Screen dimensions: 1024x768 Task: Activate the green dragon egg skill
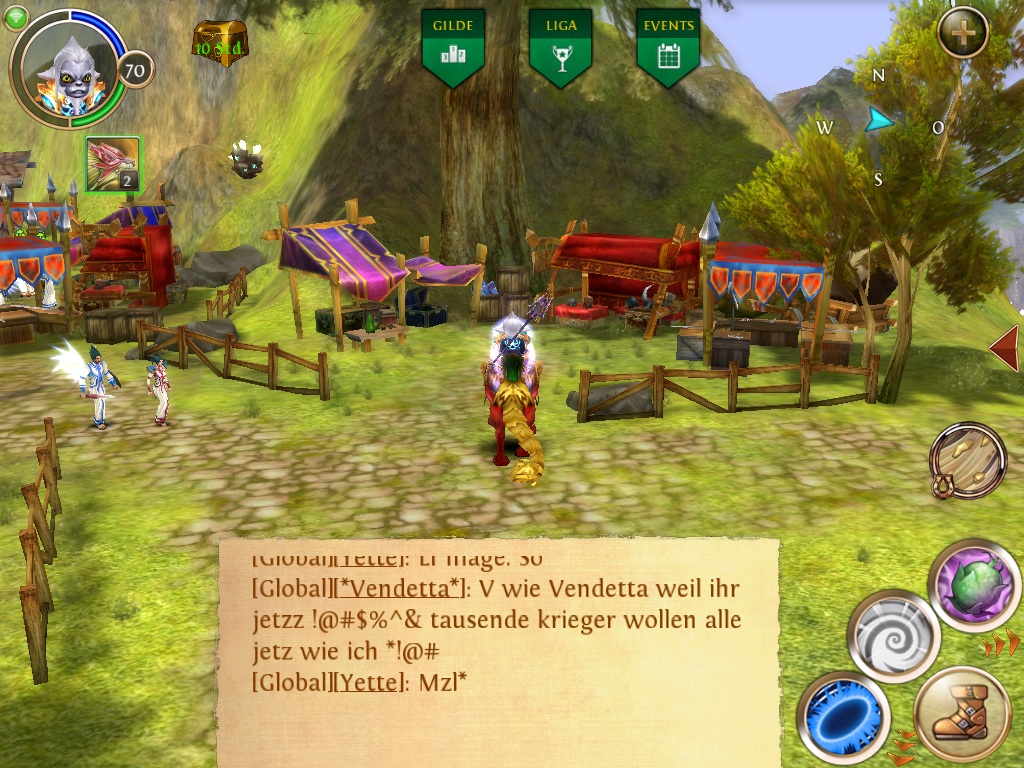[x=973, y=585]
